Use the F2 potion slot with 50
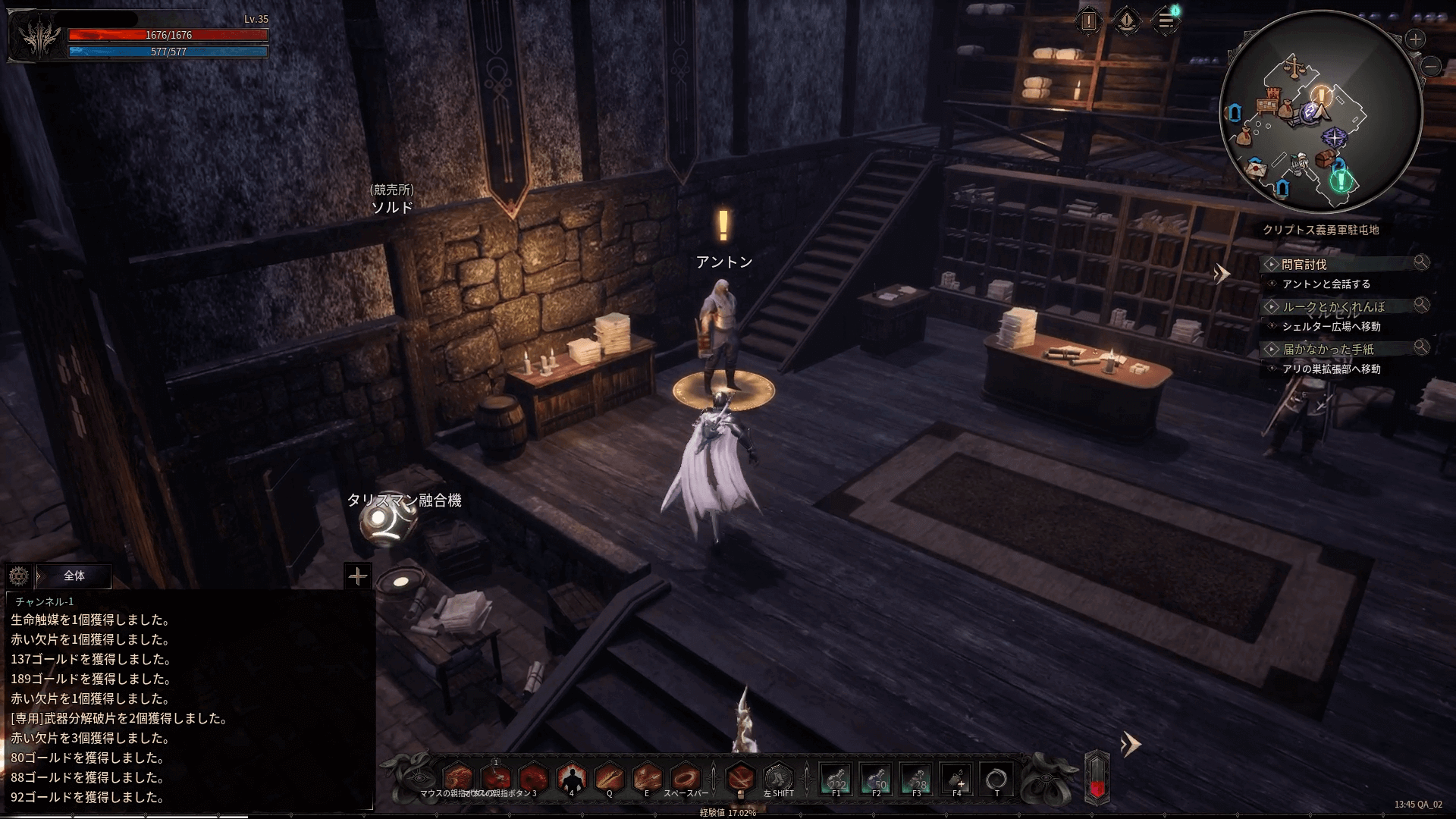The width and height of the screenshot is (1456, 819). pos(876,779)
